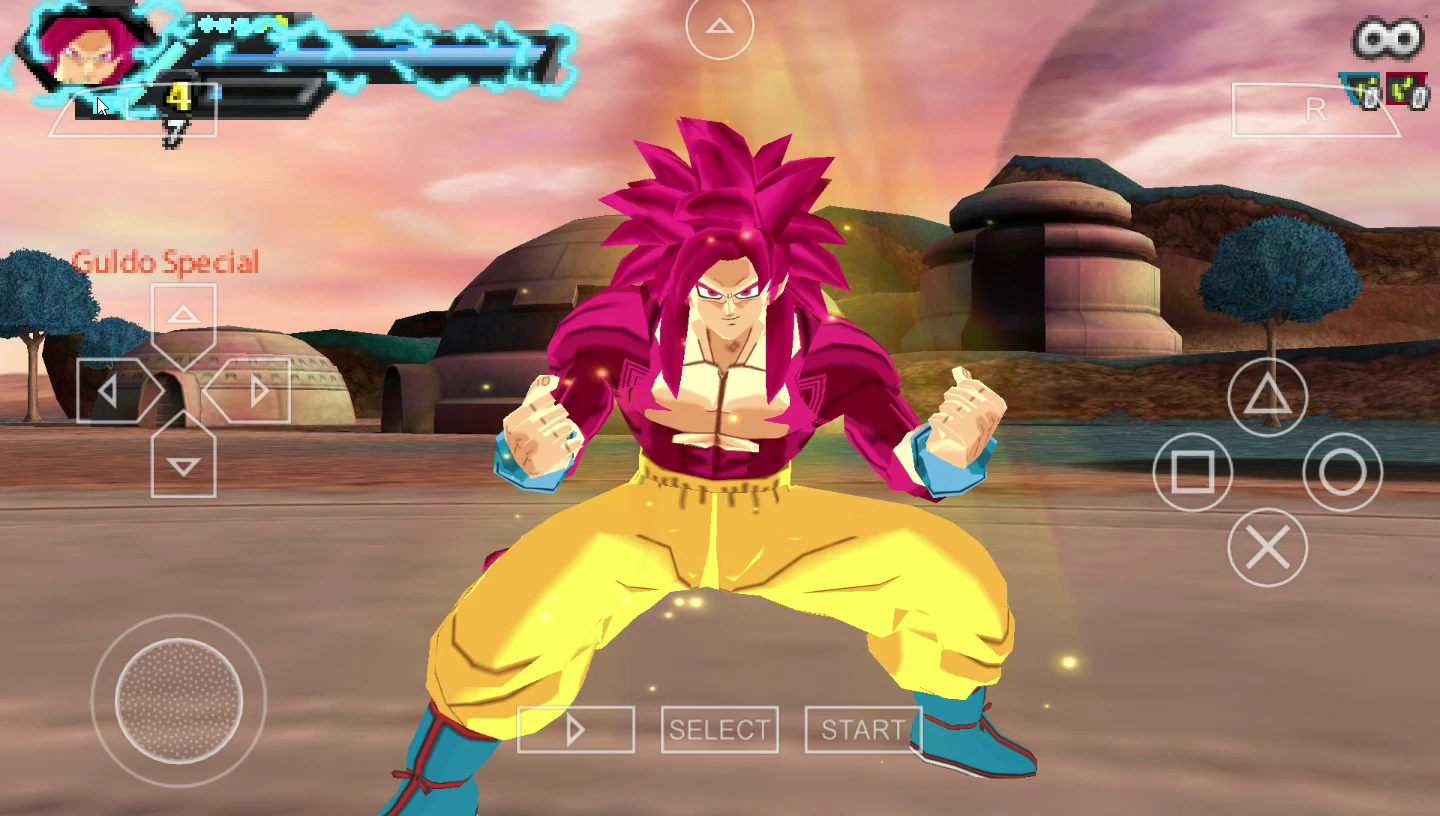
Task: Tap the D-pad right arrow
Action: click(x=257, y=391)
